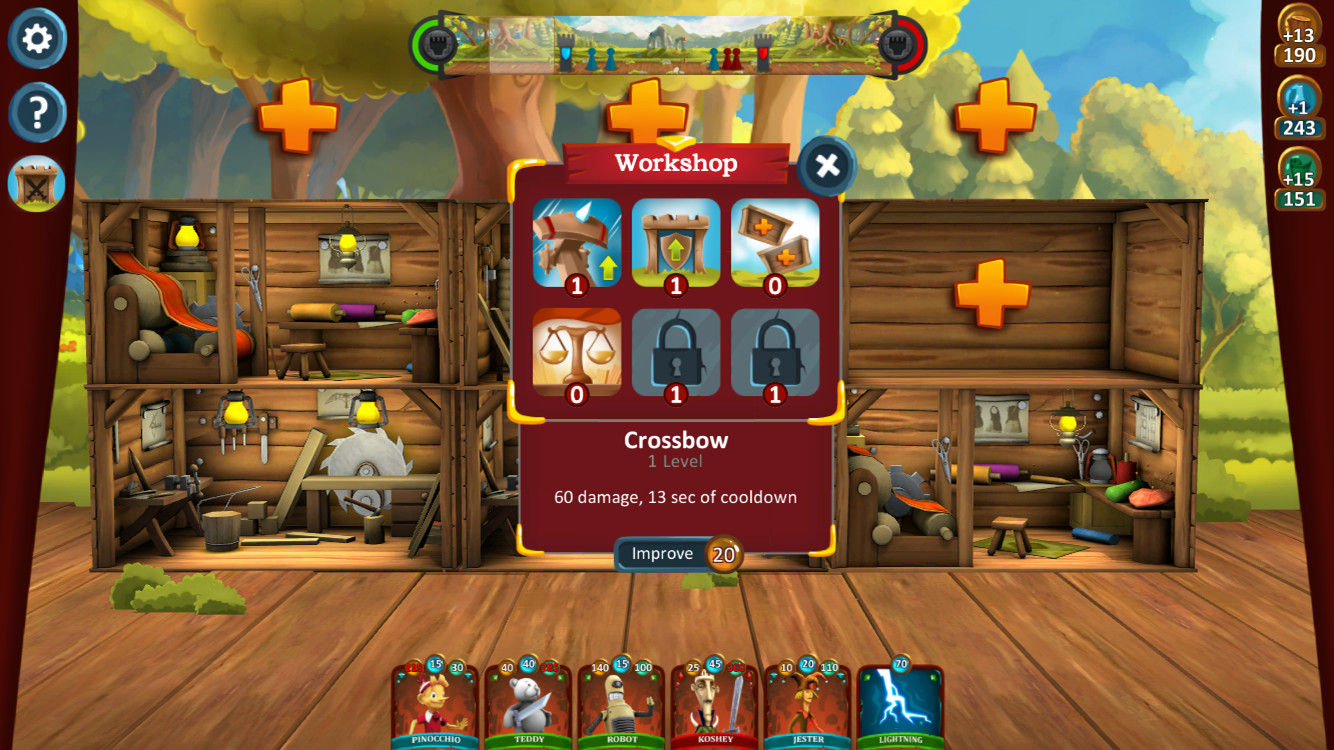The image size is (1334, 750).
Task: Click the first locked padlock upgrade slot
Action: (677, 352)
